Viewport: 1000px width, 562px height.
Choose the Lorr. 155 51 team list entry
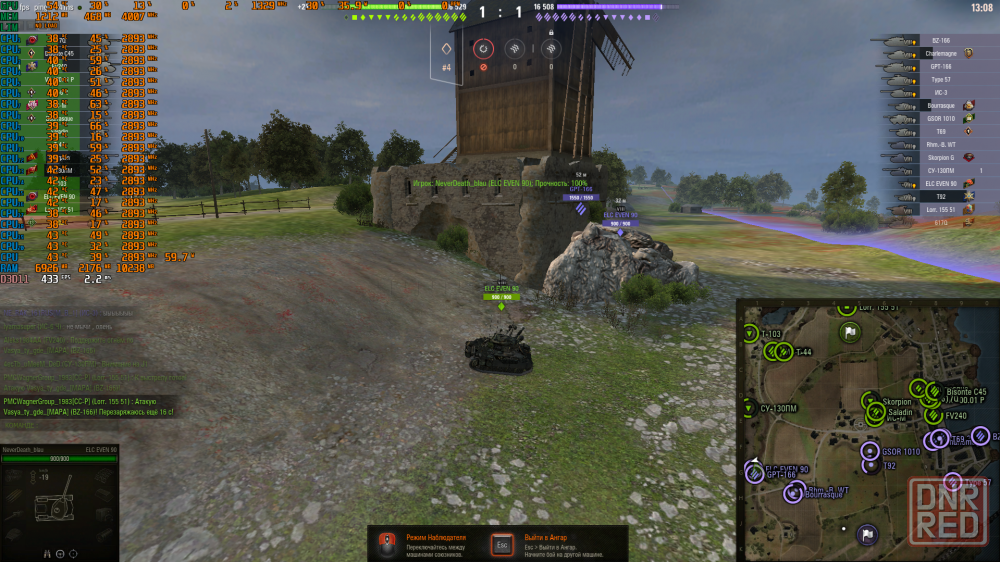[940, 210]
